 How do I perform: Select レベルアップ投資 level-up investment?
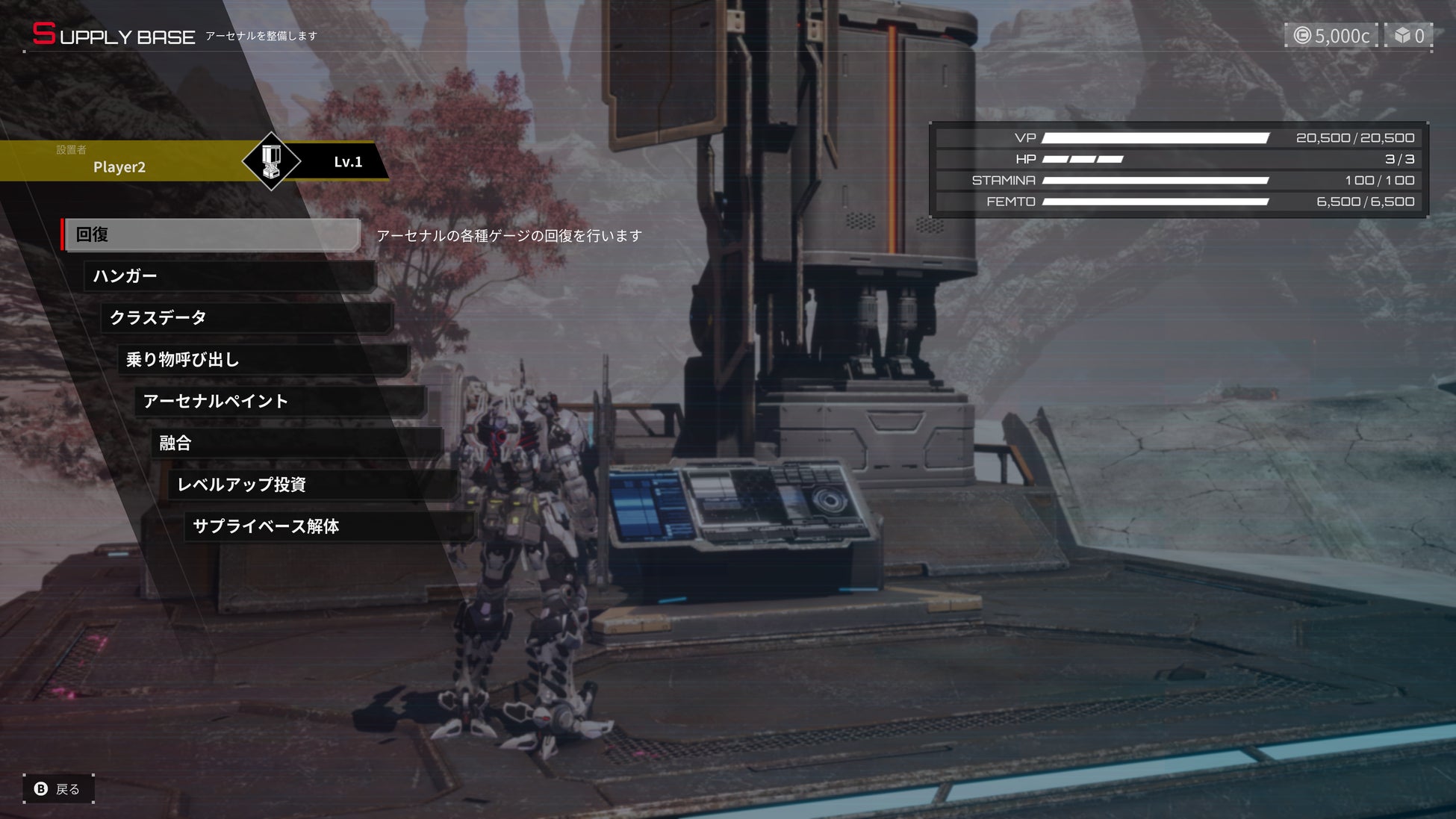click(x=314, y=485)
